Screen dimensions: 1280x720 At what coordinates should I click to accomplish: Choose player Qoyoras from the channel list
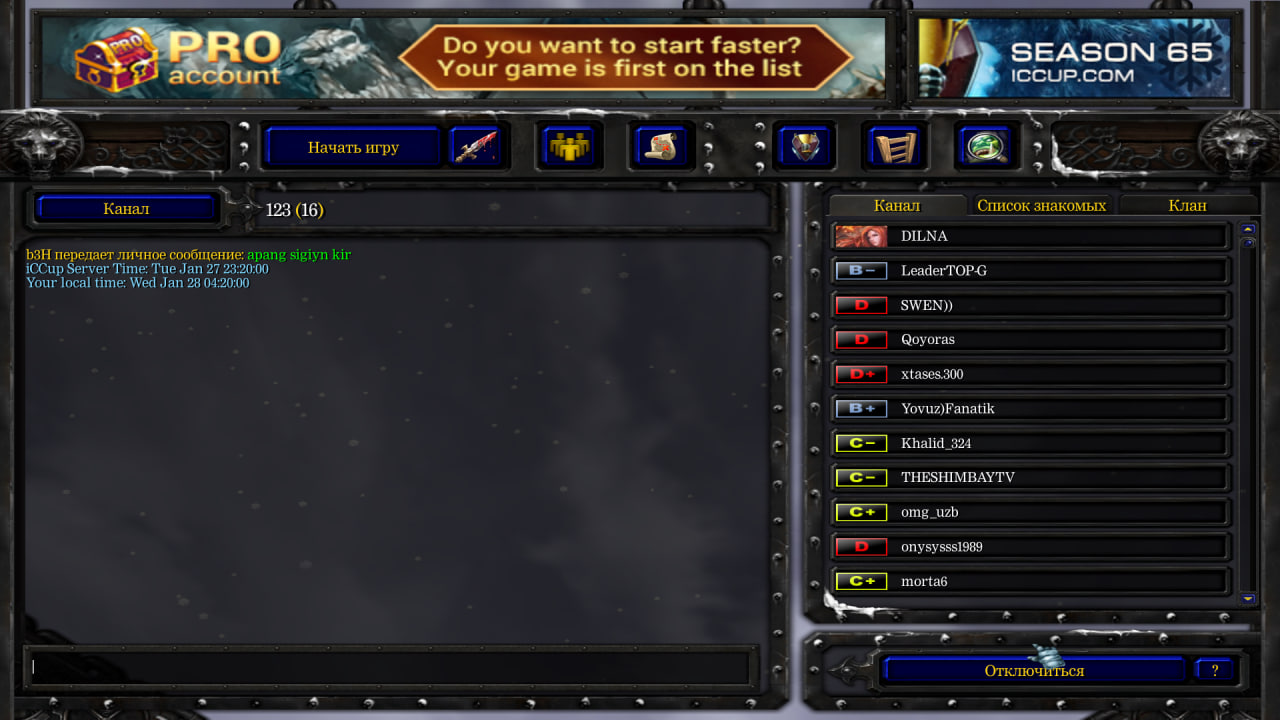[x=1030, y=340]
